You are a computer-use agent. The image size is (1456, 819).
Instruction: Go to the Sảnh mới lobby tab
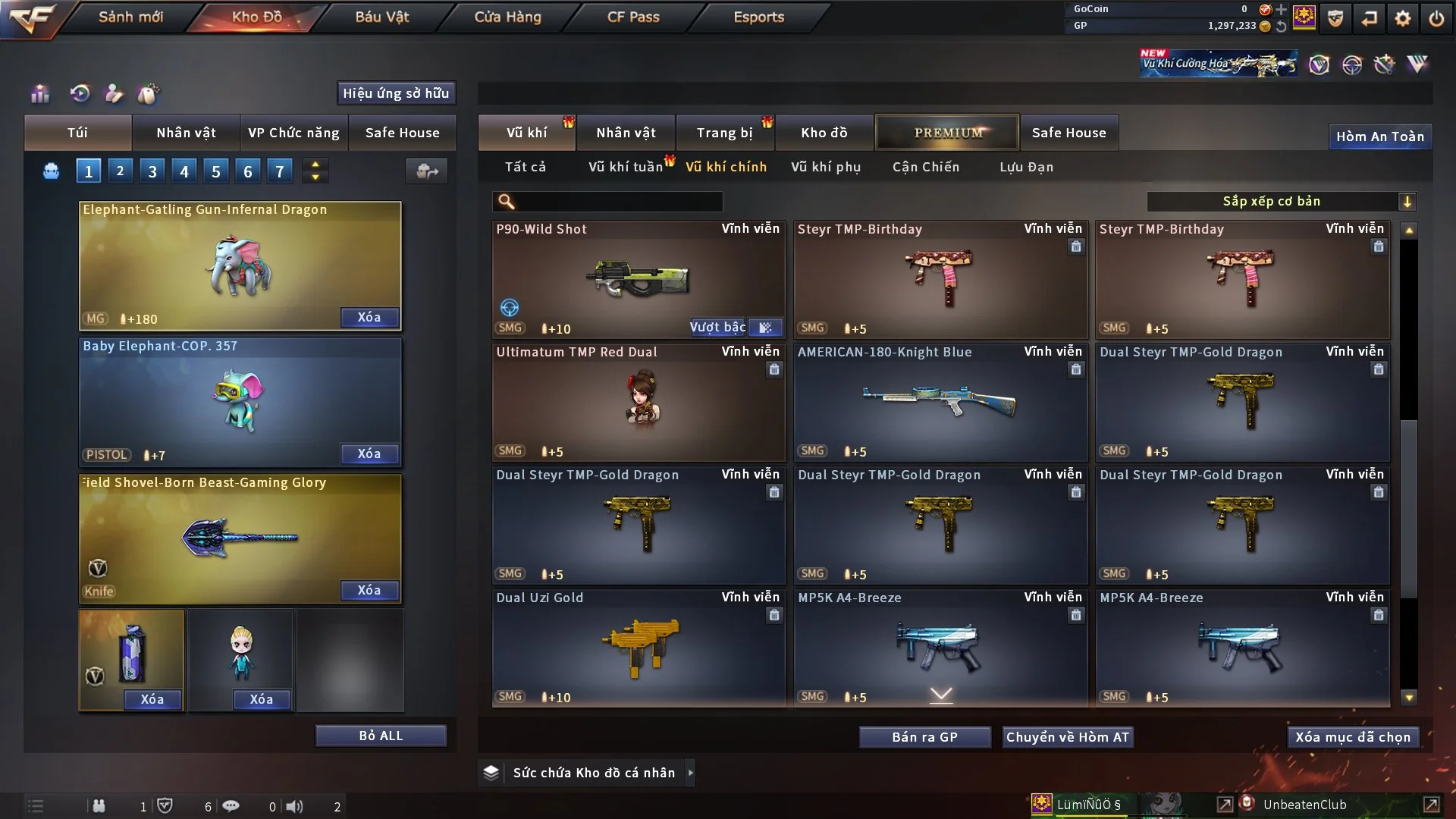tap(130, 17)
